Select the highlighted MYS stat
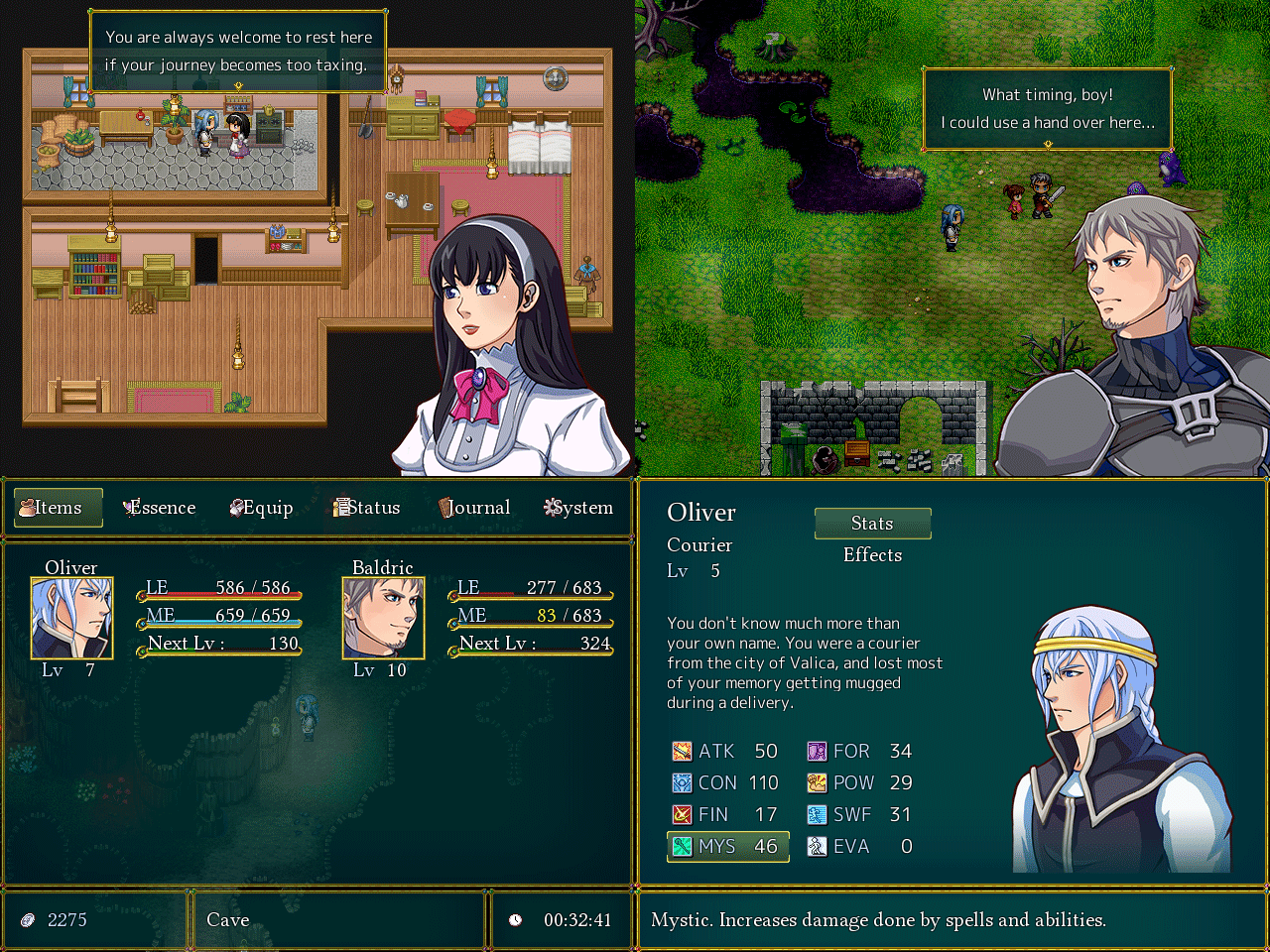 [x=727, y=847]
